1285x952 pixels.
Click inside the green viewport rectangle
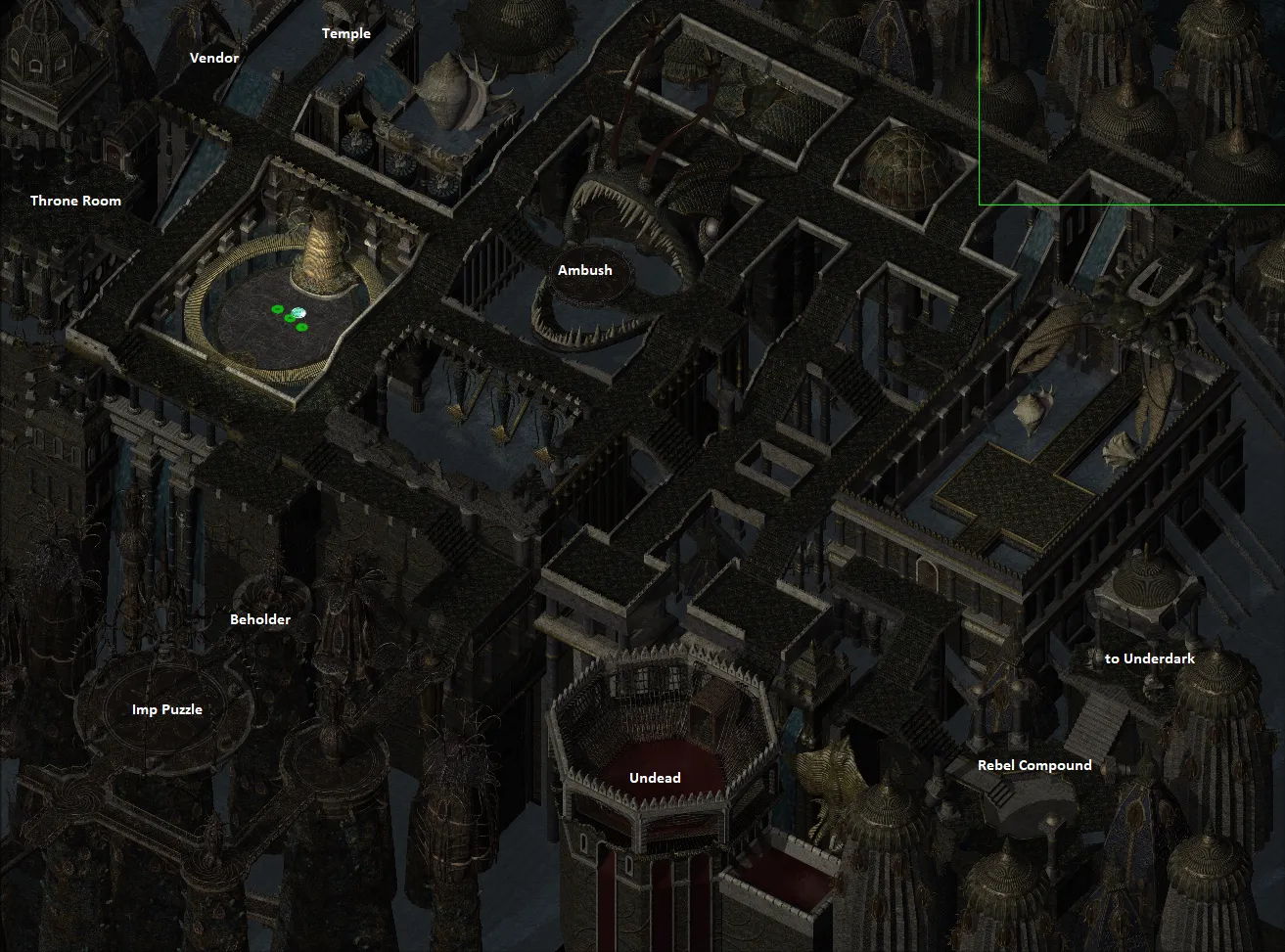coord(1131,102)
